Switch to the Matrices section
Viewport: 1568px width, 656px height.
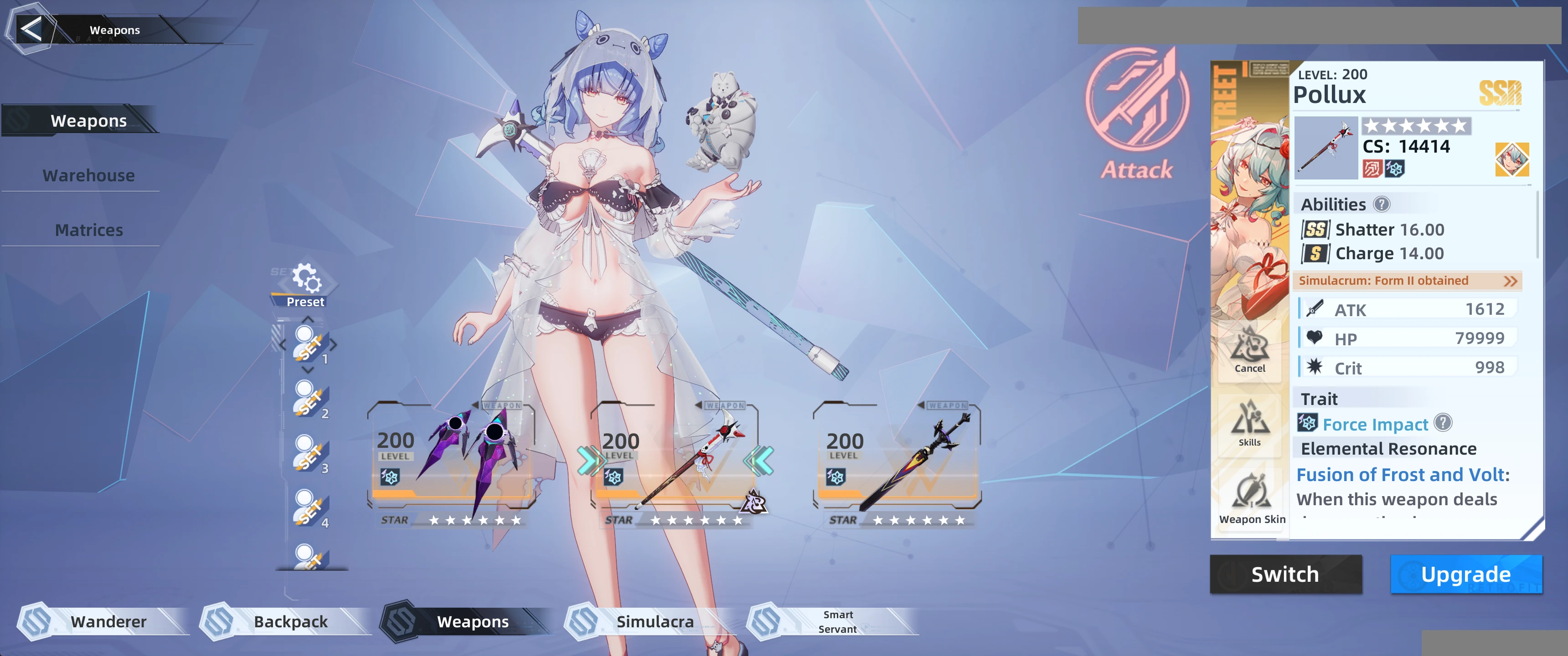click(x=89, y=230)
